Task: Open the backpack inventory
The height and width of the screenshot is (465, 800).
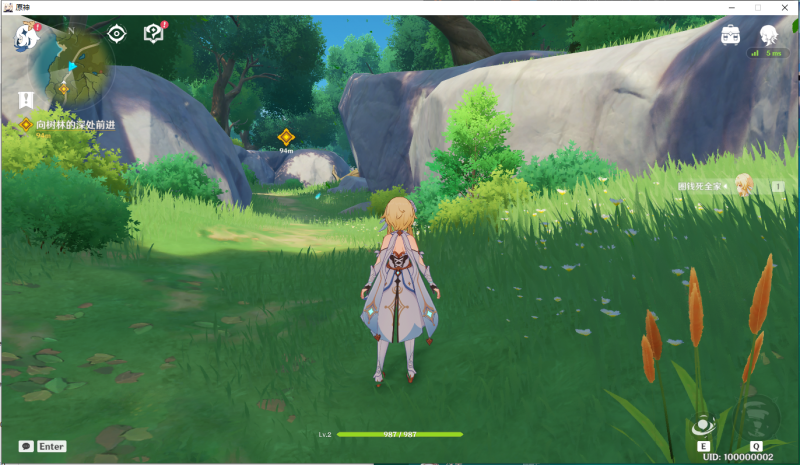Action: (x=730, y=34)
